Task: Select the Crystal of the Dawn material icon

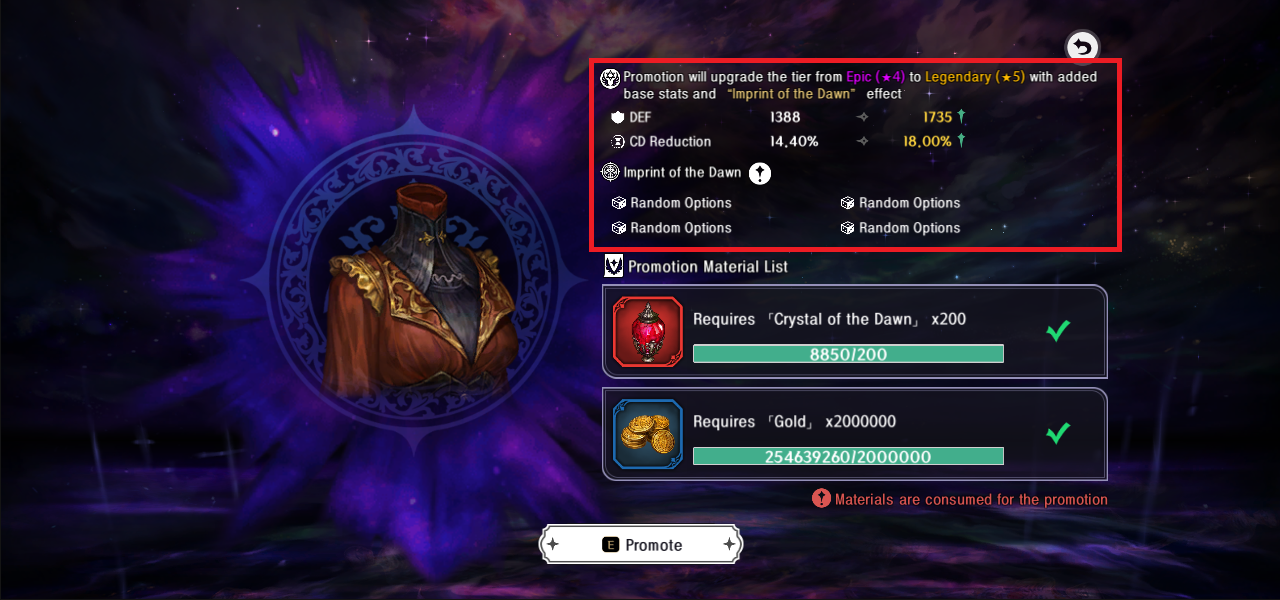Action: tap(647, 333)
